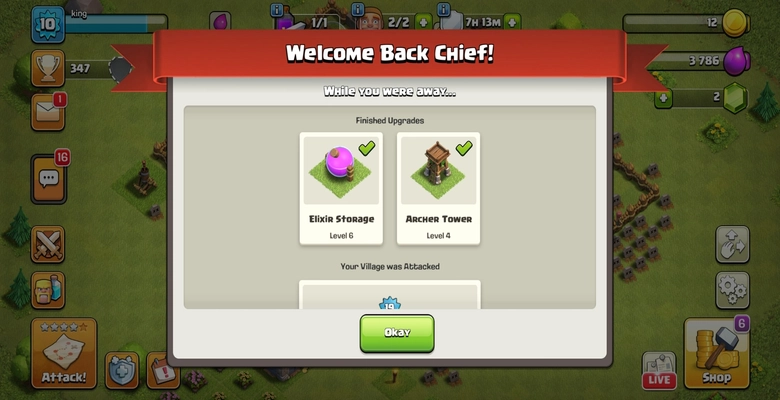This screenshot has height=400, width=780.
Task: Open the Attack! map button
Action: click(x=64, y=354)
